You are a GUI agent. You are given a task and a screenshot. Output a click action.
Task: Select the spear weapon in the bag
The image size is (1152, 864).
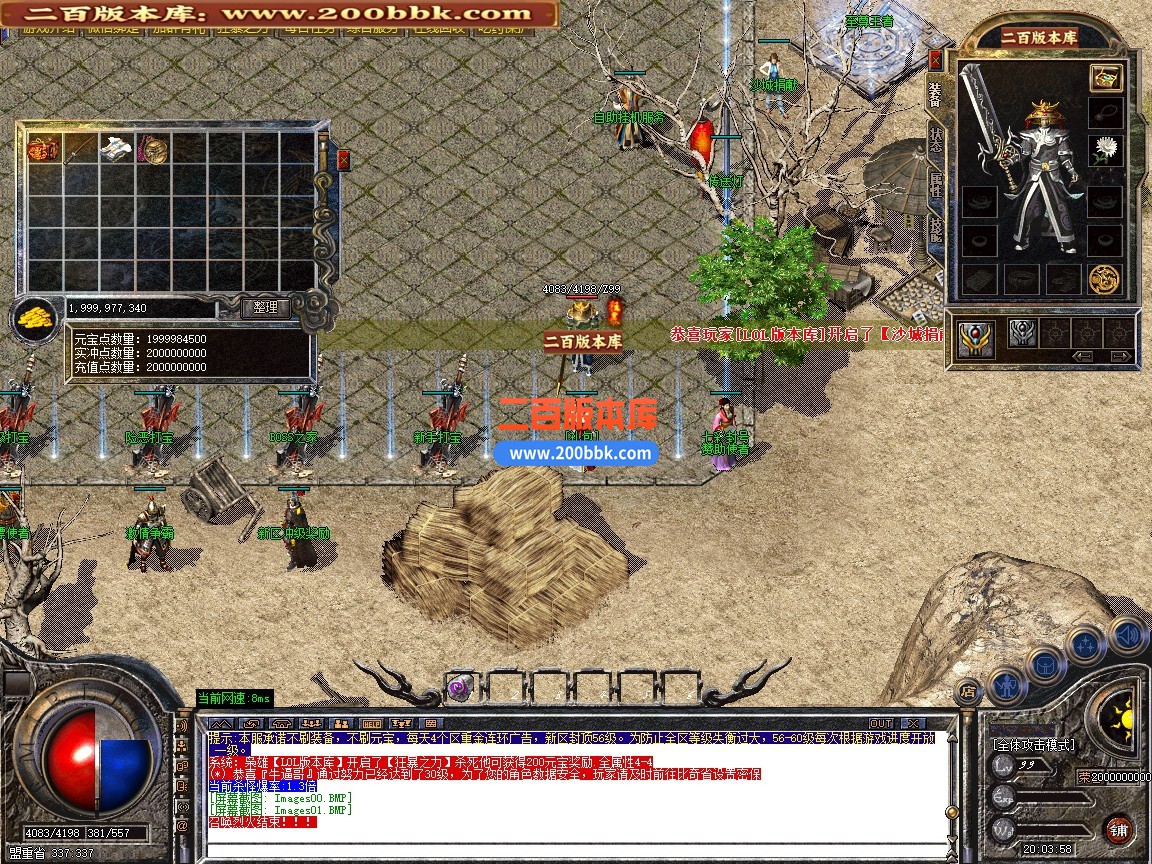click(79, 150)
